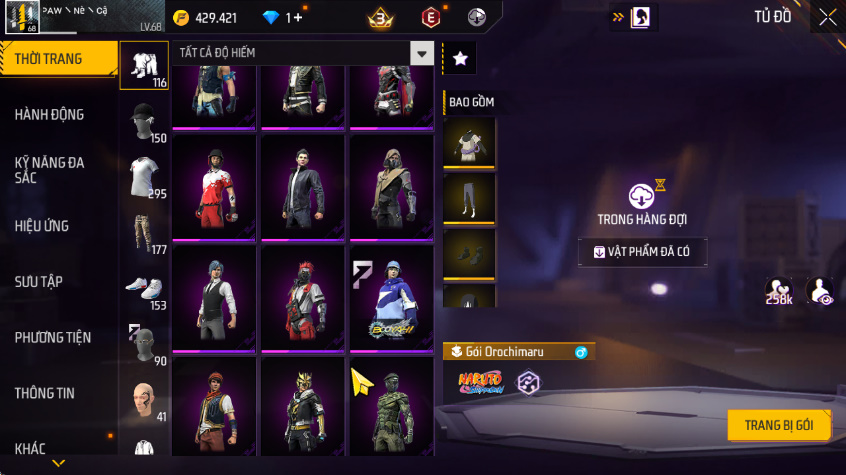Select the hat category with 150 items
This screenshot has height=475, width=846.
[x=144, y=122]
